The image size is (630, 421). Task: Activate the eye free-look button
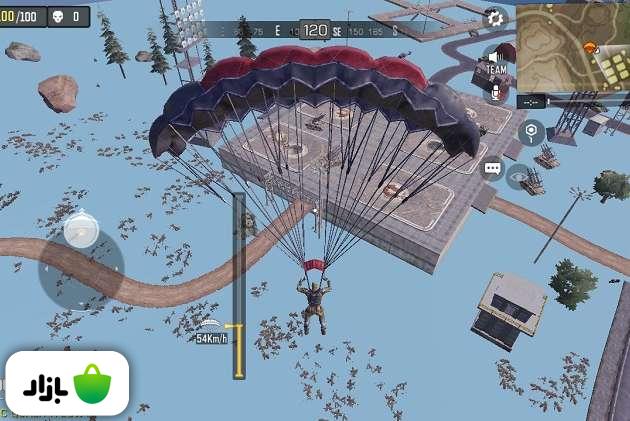(519, 177)
